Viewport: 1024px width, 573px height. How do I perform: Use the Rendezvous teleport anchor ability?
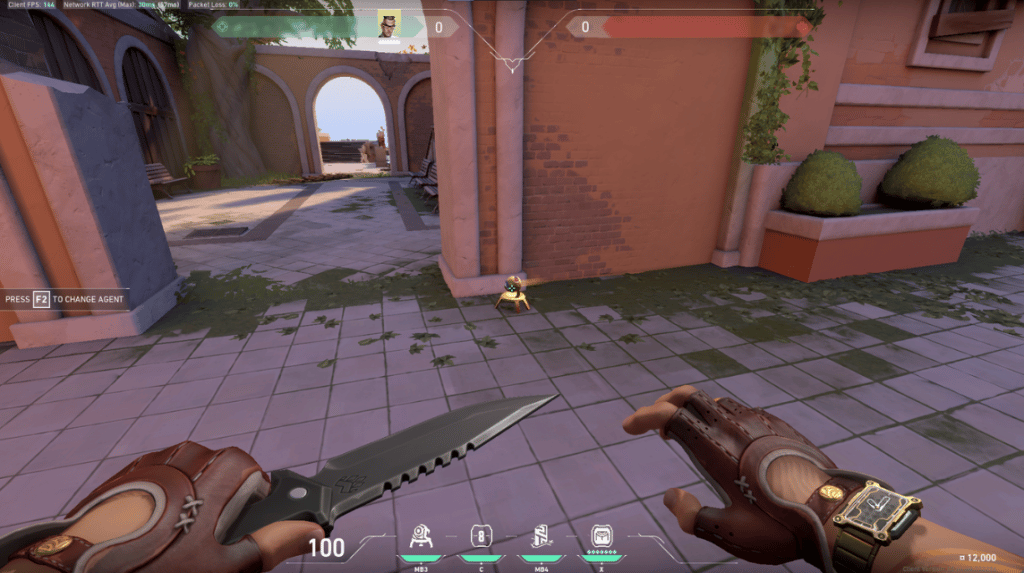(x=540, y=537)
